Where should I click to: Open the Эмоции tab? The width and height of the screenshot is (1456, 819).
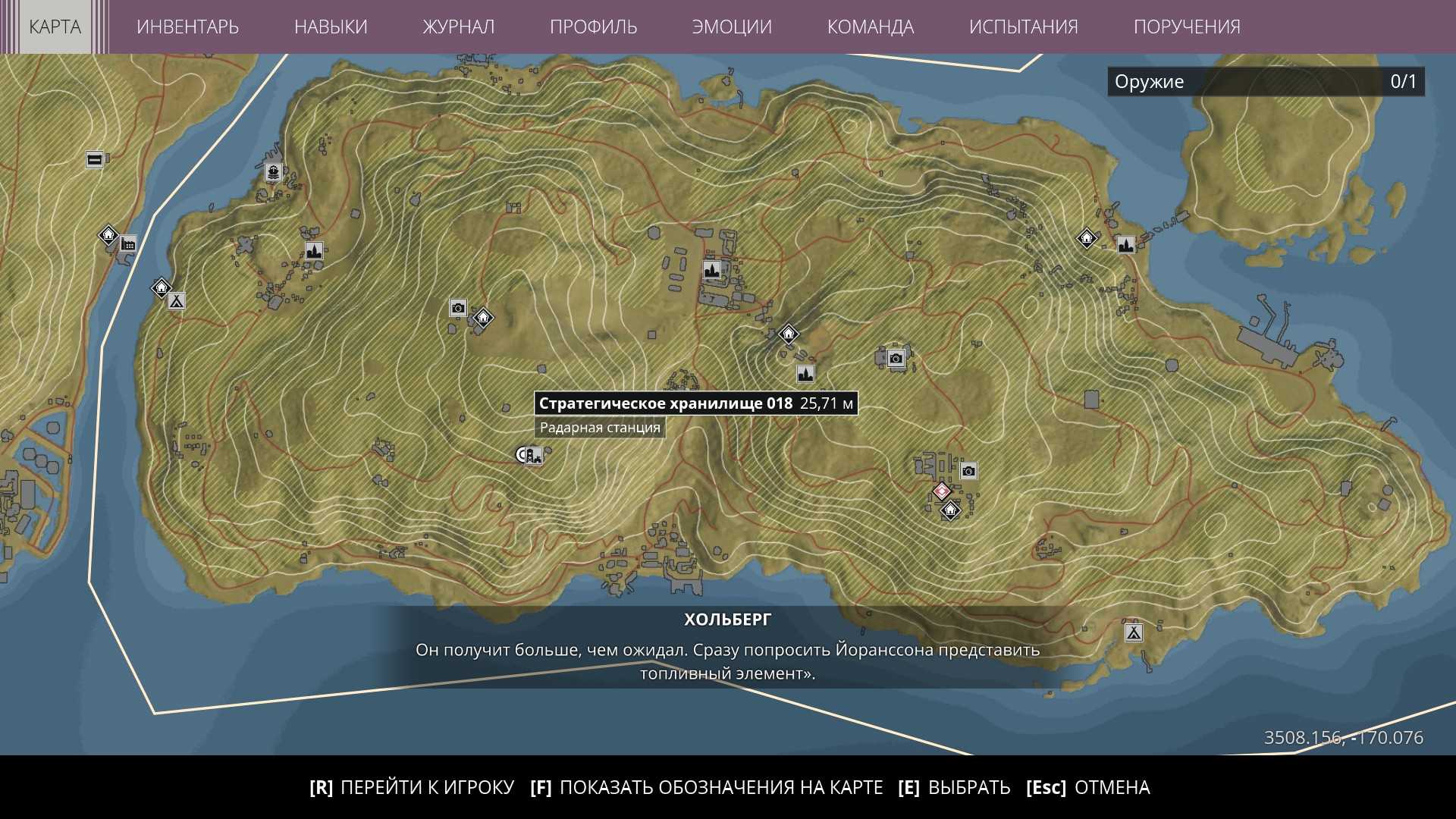[x=732, y=27]
